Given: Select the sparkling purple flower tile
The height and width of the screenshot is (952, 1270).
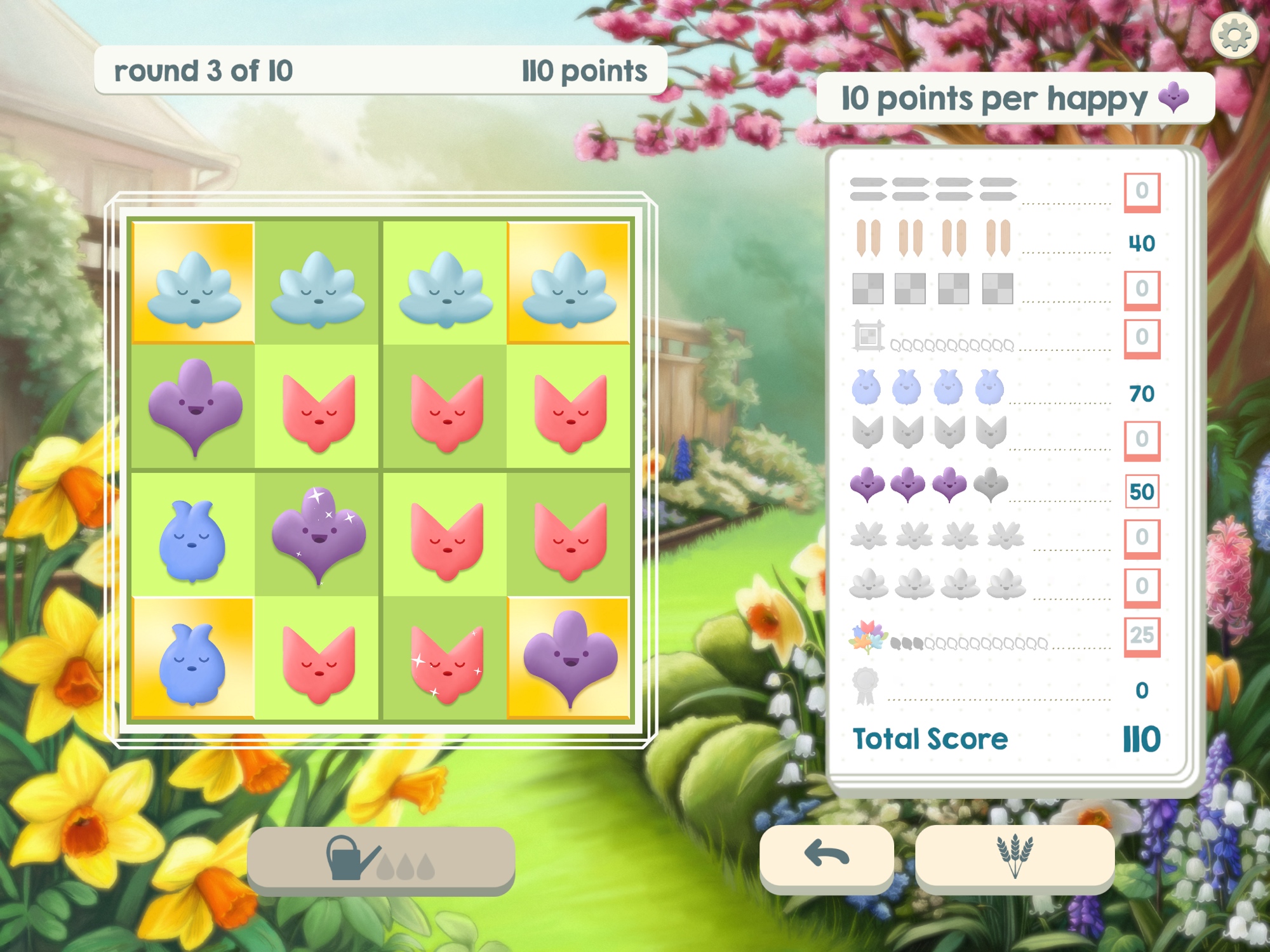Looking at the screenshot, I should point(318,534).
